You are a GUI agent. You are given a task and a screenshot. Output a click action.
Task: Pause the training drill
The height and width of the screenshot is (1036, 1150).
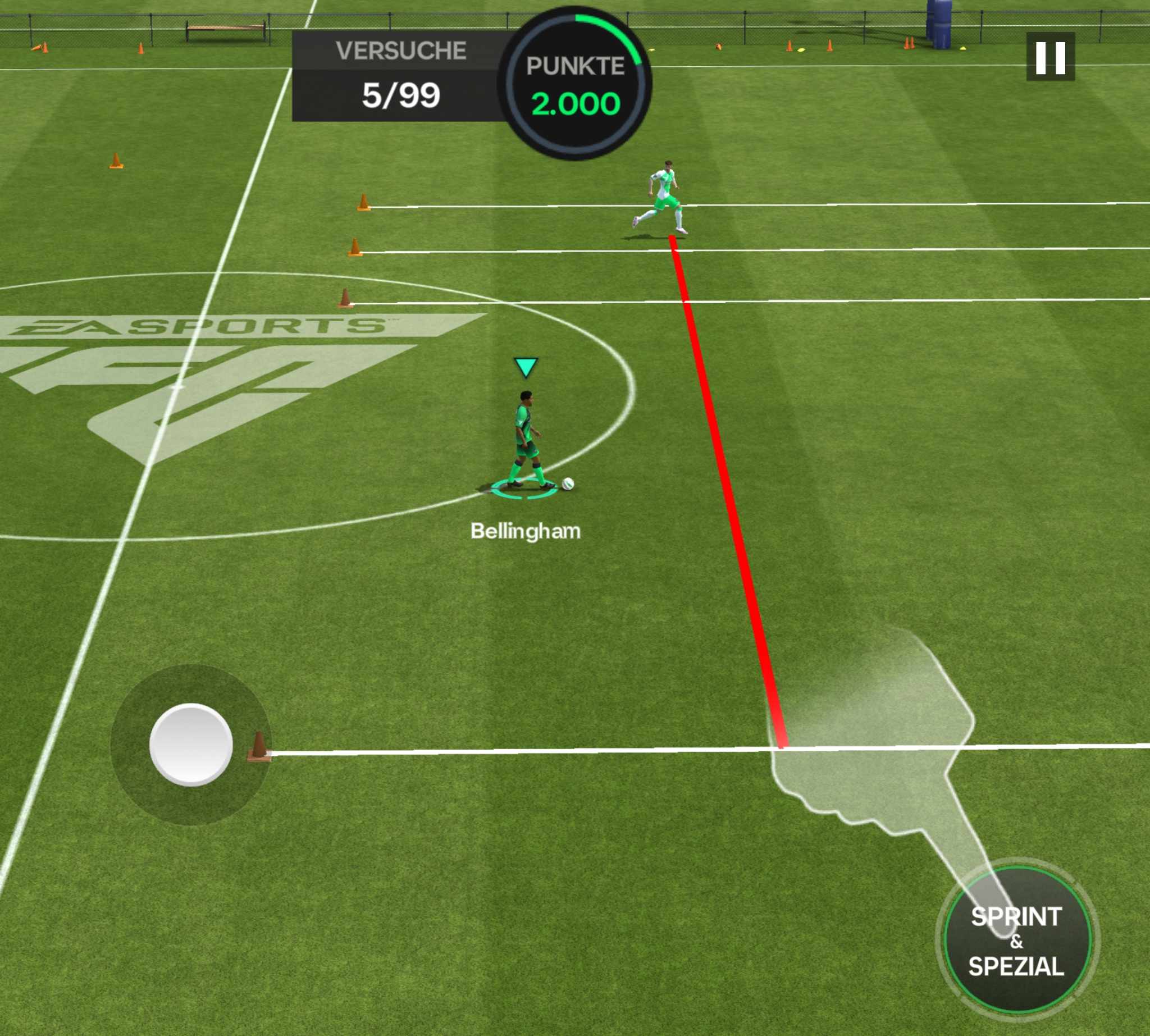(x=1050, y=57)
